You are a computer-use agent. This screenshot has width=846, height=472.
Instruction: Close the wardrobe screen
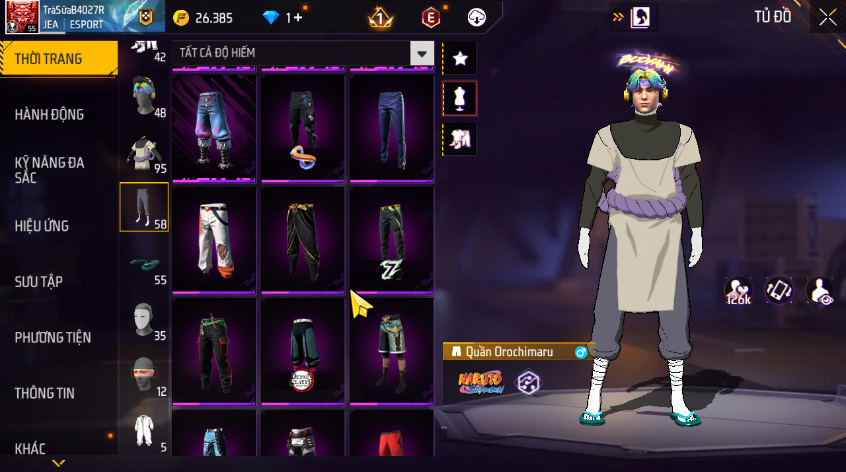coord(828,17)
